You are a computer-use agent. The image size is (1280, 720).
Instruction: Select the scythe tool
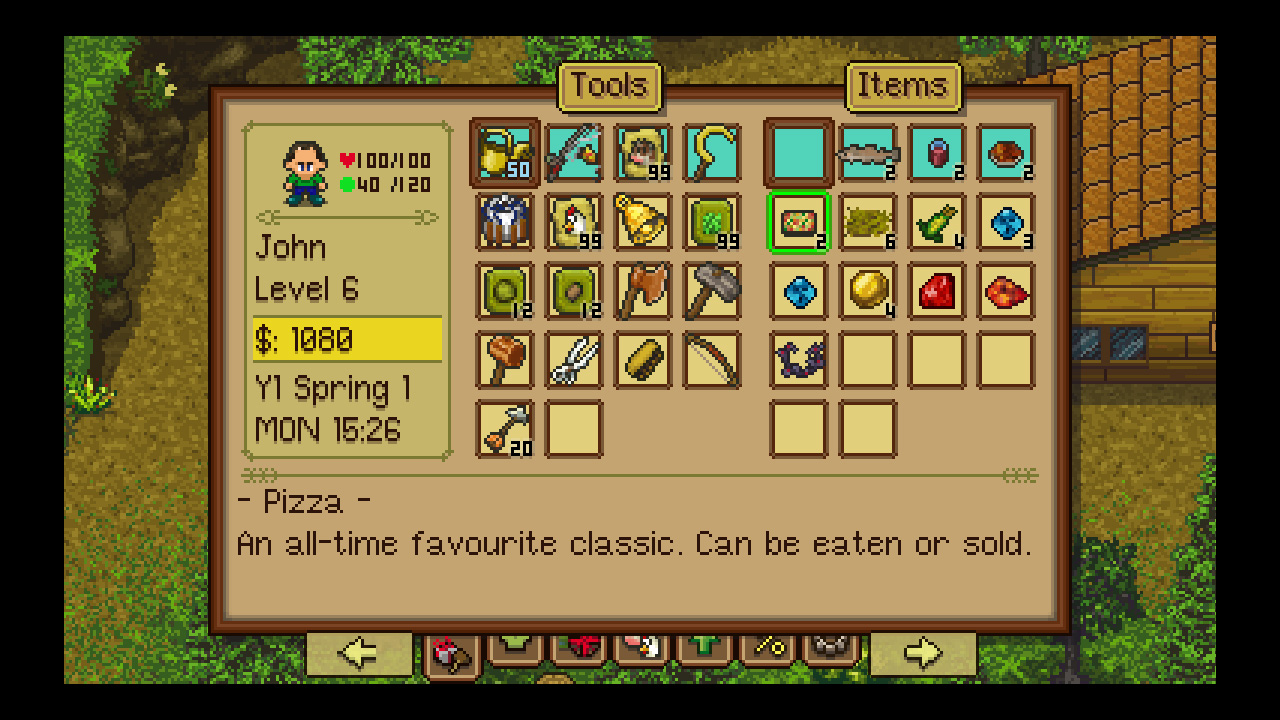711,153
